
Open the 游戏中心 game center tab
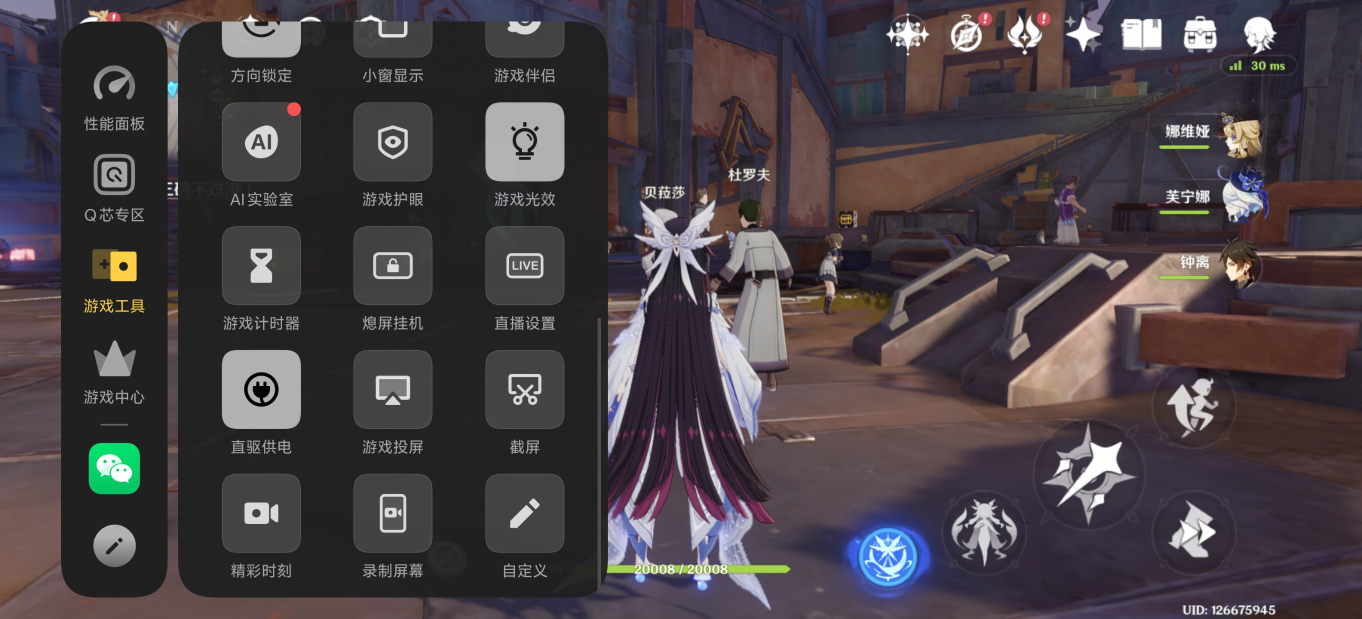pyautogui.click(x=114, y=372)
